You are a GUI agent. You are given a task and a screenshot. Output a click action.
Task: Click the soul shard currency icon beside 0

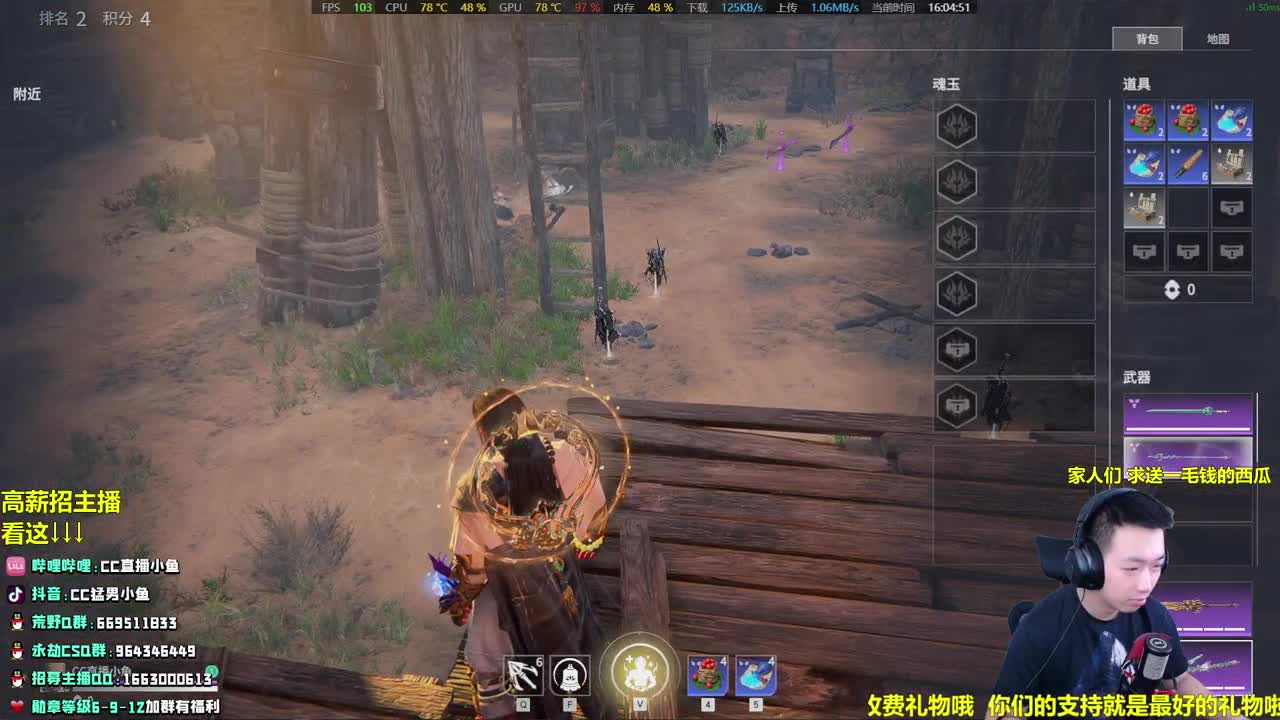(x=1173, y=289)
